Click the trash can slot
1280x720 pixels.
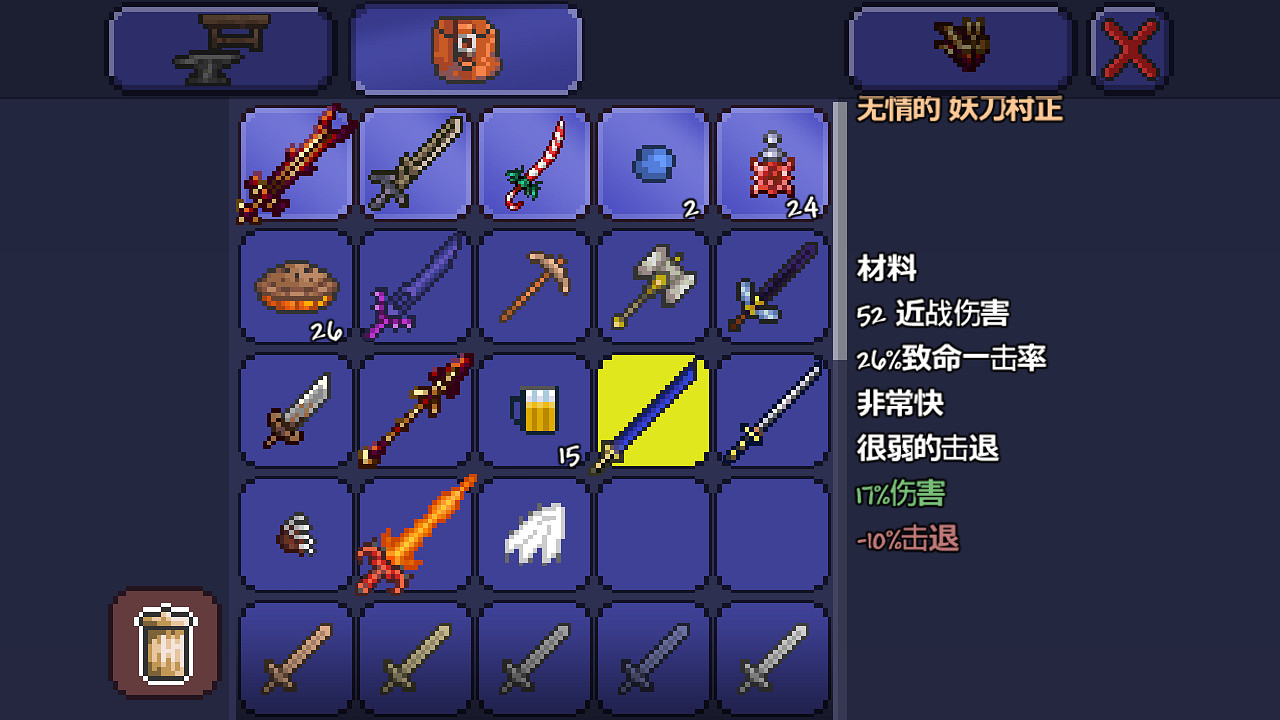tap(164, 643)
